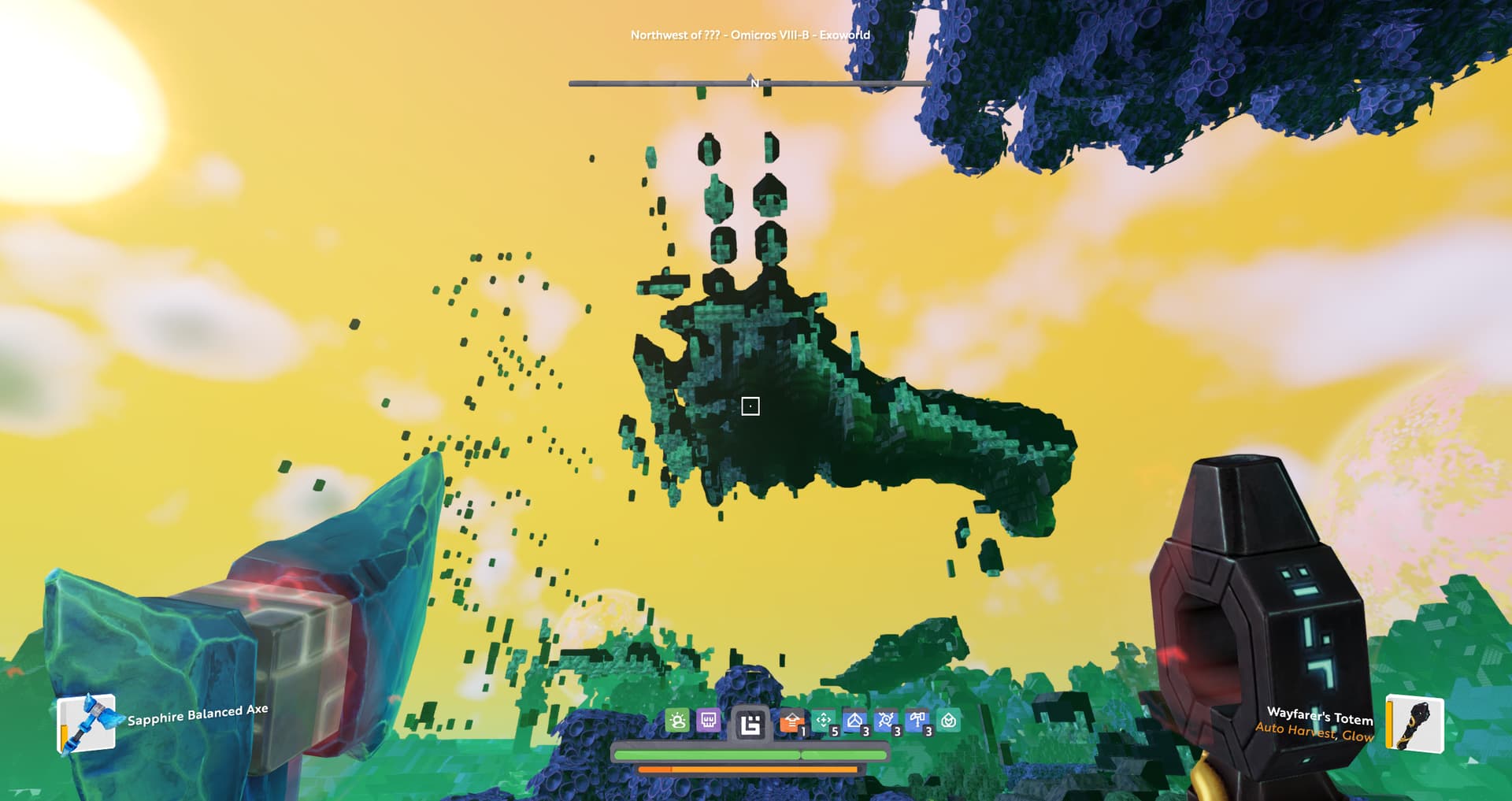Click the blue hammer buff icon
The height and width of the screenshot is (801, 1512).
[x=917, y=720]
